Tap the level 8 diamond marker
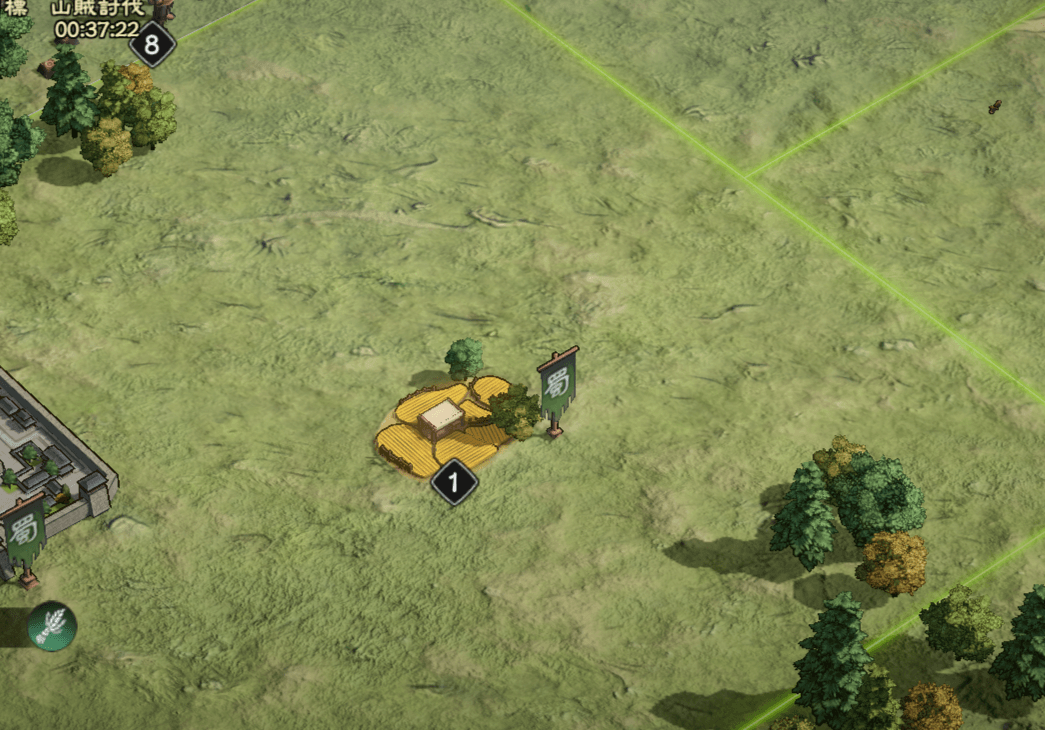Viewport: 1045px width, 730px height. (x=152, y=44)
